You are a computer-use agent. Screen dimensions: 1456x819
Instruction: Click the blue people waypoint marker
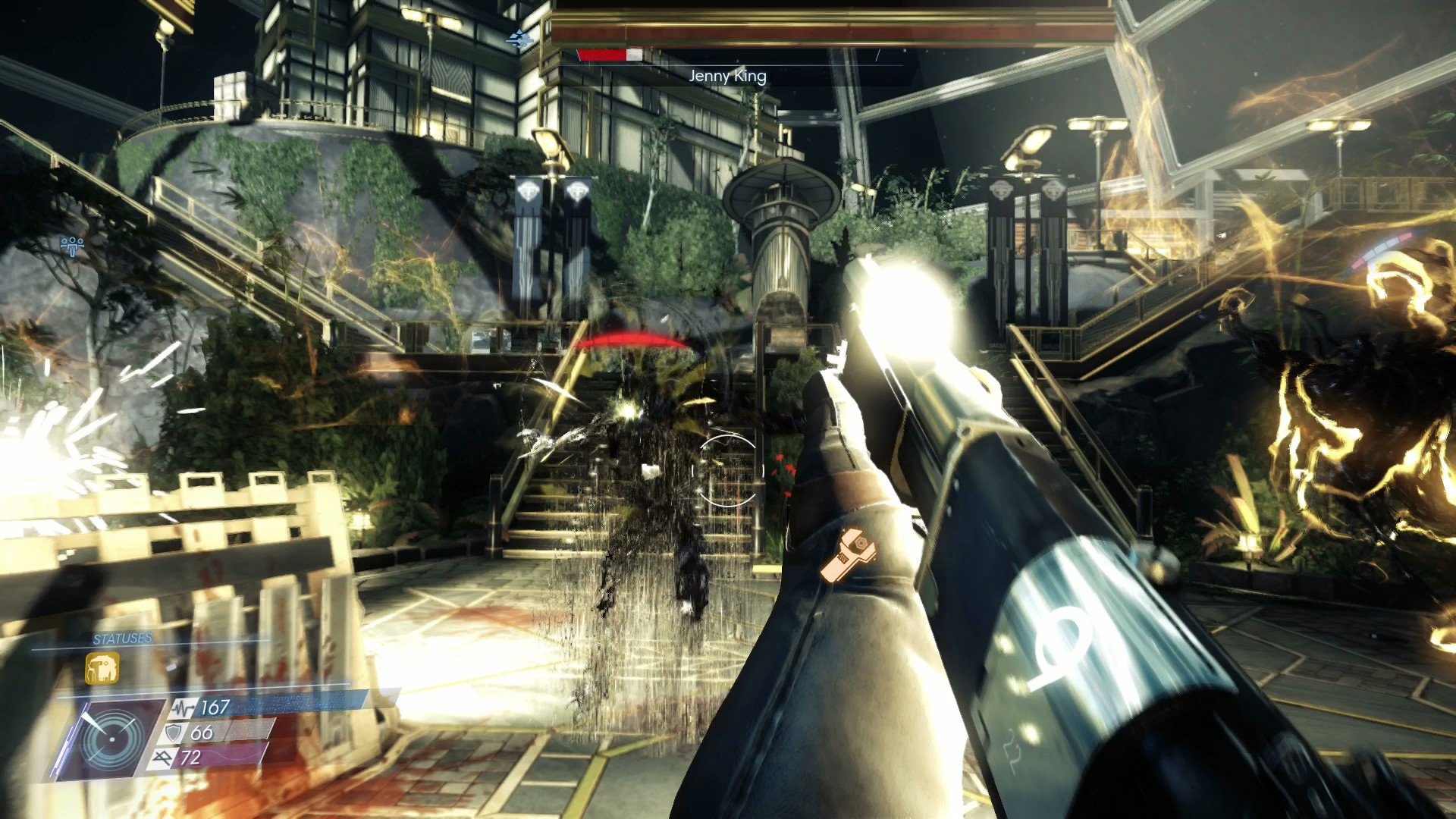pos(72,246)
